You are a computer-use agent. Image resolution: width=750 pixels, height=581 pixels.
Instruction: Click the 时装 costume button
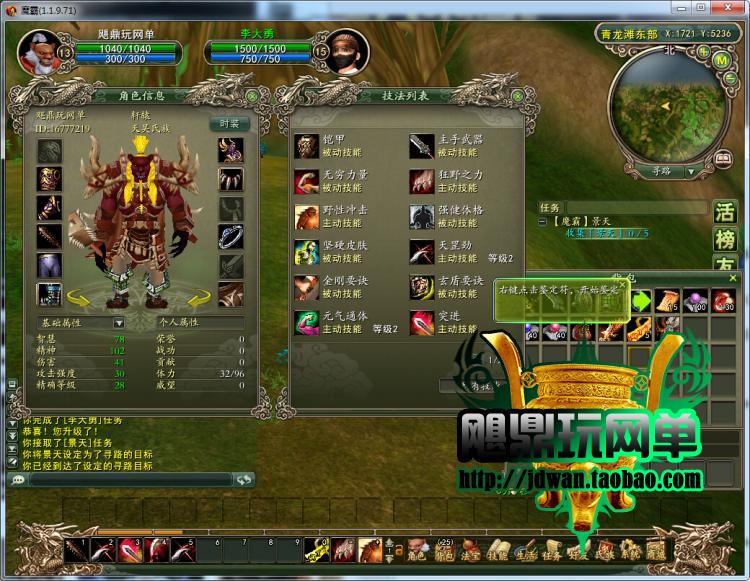pyautogui.click(x=229, y=123)
